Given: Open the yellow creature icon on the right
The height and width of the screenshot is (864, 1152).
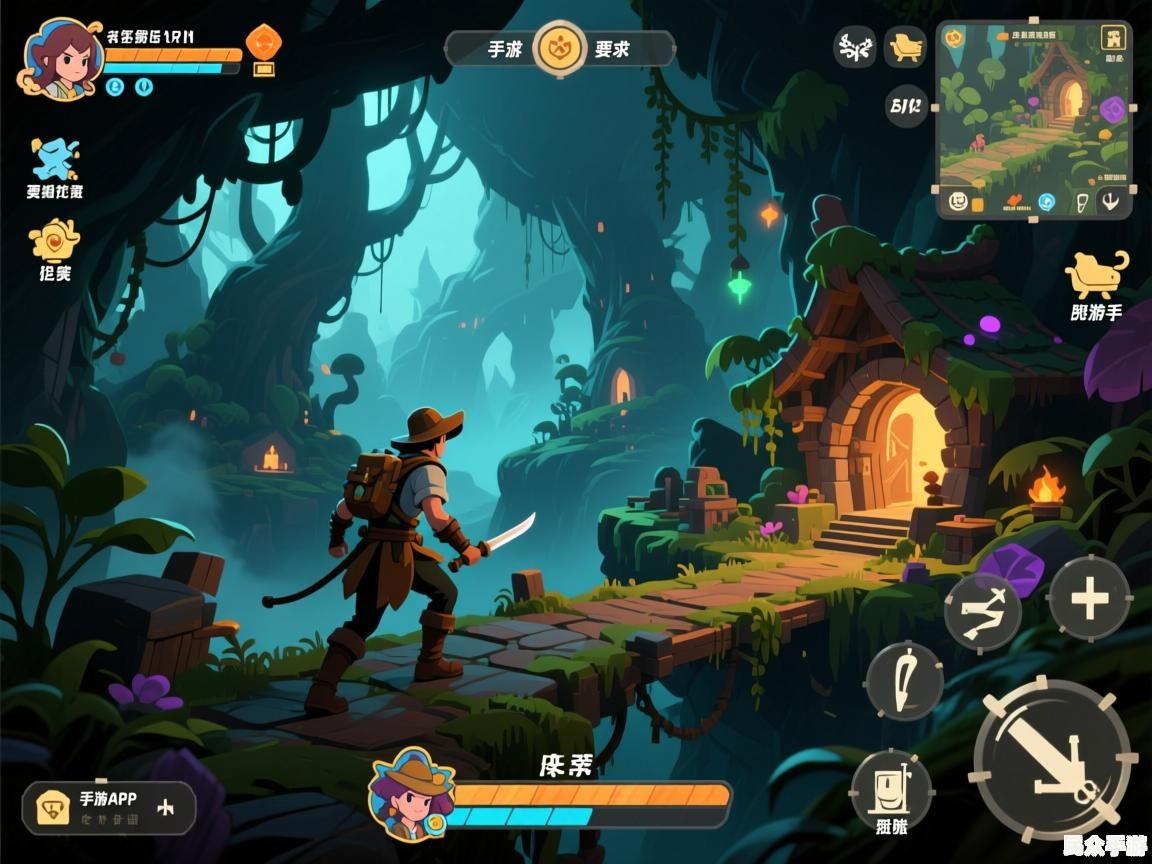Looking at the screenshot, I should pos(1095,273).
